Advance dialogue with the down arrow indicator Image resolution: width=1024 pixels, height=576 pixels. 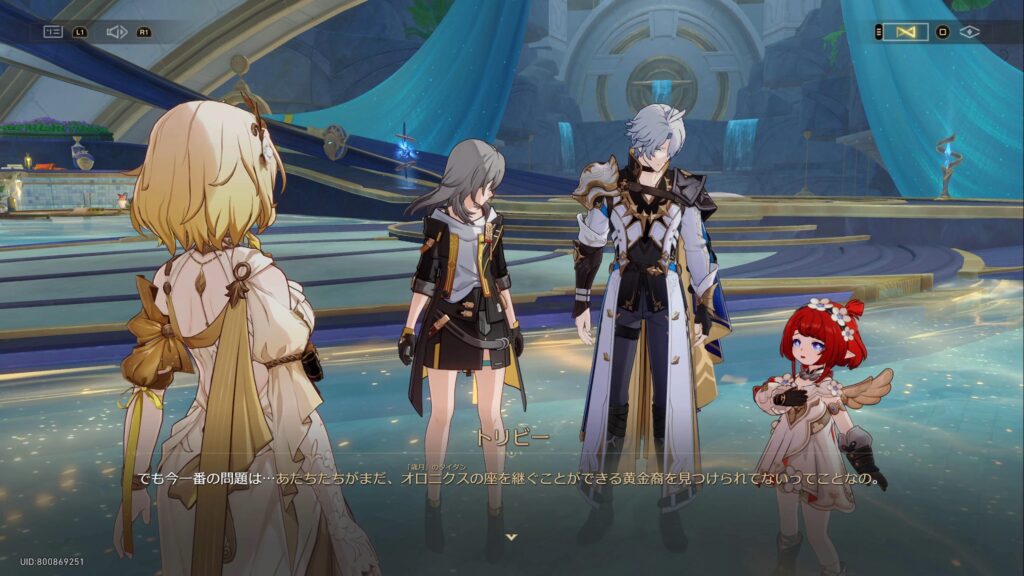pos(512,537)
